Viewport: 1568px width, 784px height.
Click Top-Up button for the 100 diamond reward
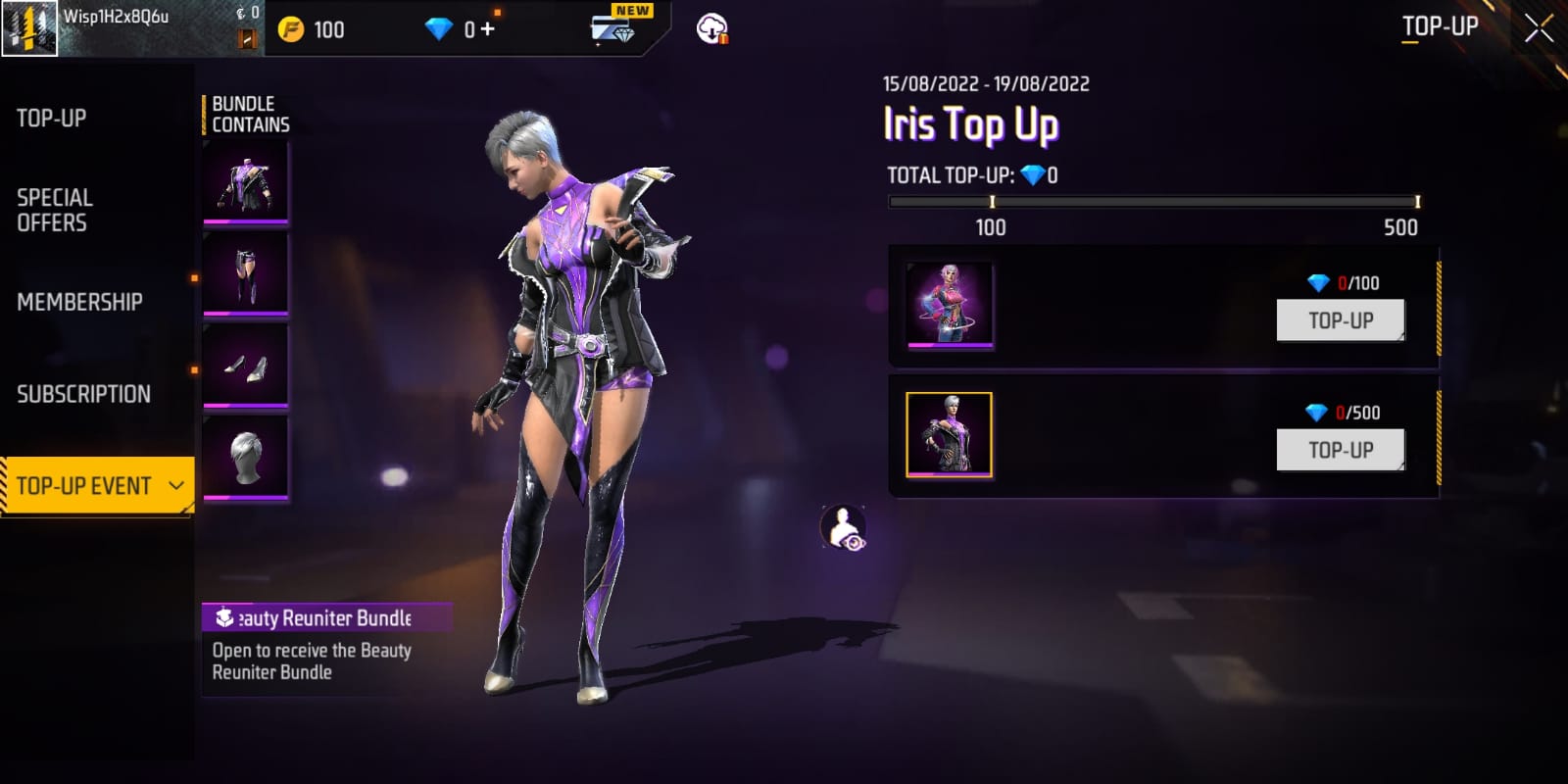[x=1340, y=320]
